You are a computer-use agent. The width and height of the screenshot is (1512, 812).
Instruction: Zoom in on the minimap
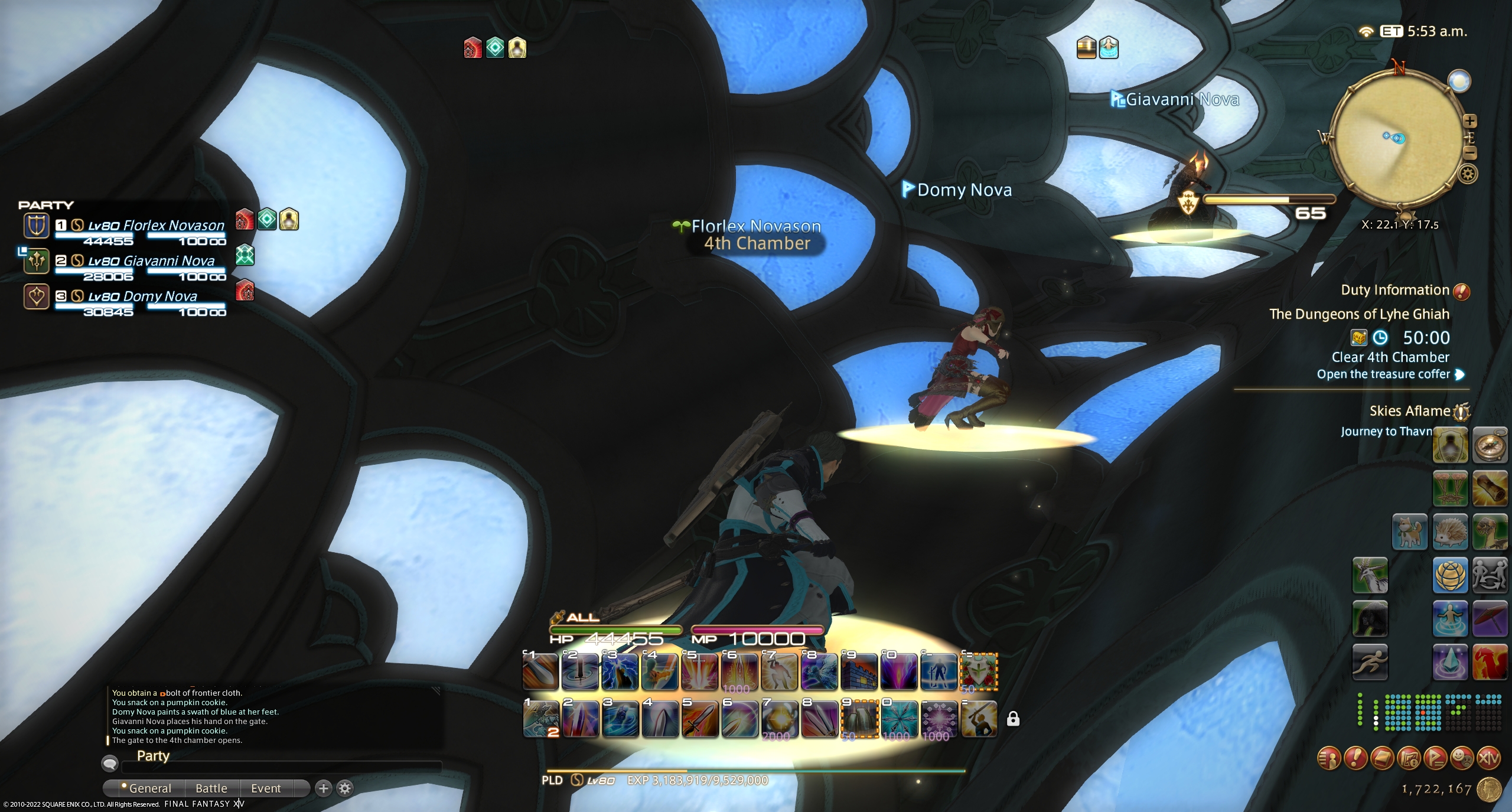(1470, 121)
